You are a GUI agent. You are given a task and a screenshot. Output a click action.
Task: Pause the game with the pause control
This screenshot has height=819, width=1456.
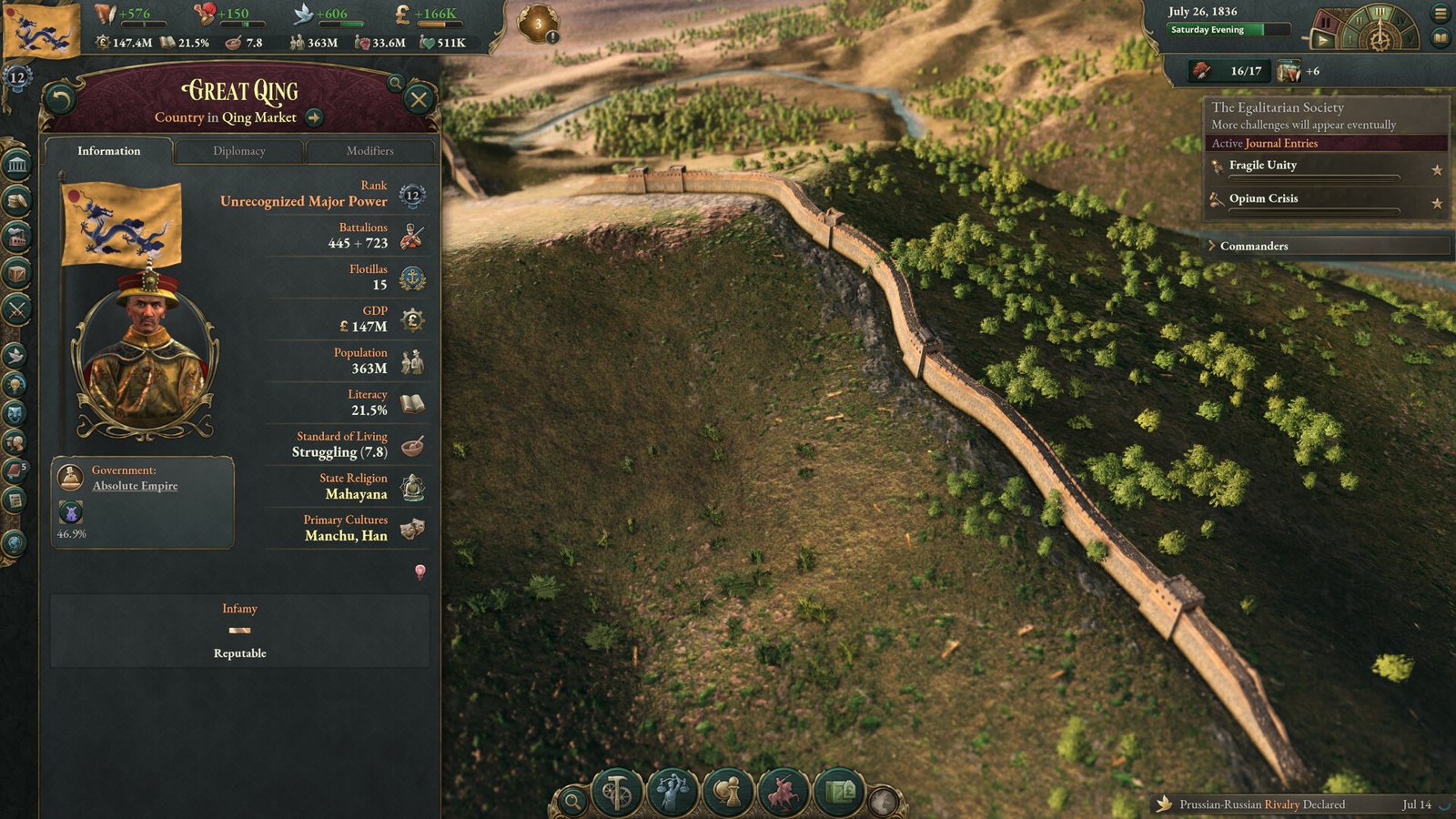pyautogui.click(x=1325, y=23)
